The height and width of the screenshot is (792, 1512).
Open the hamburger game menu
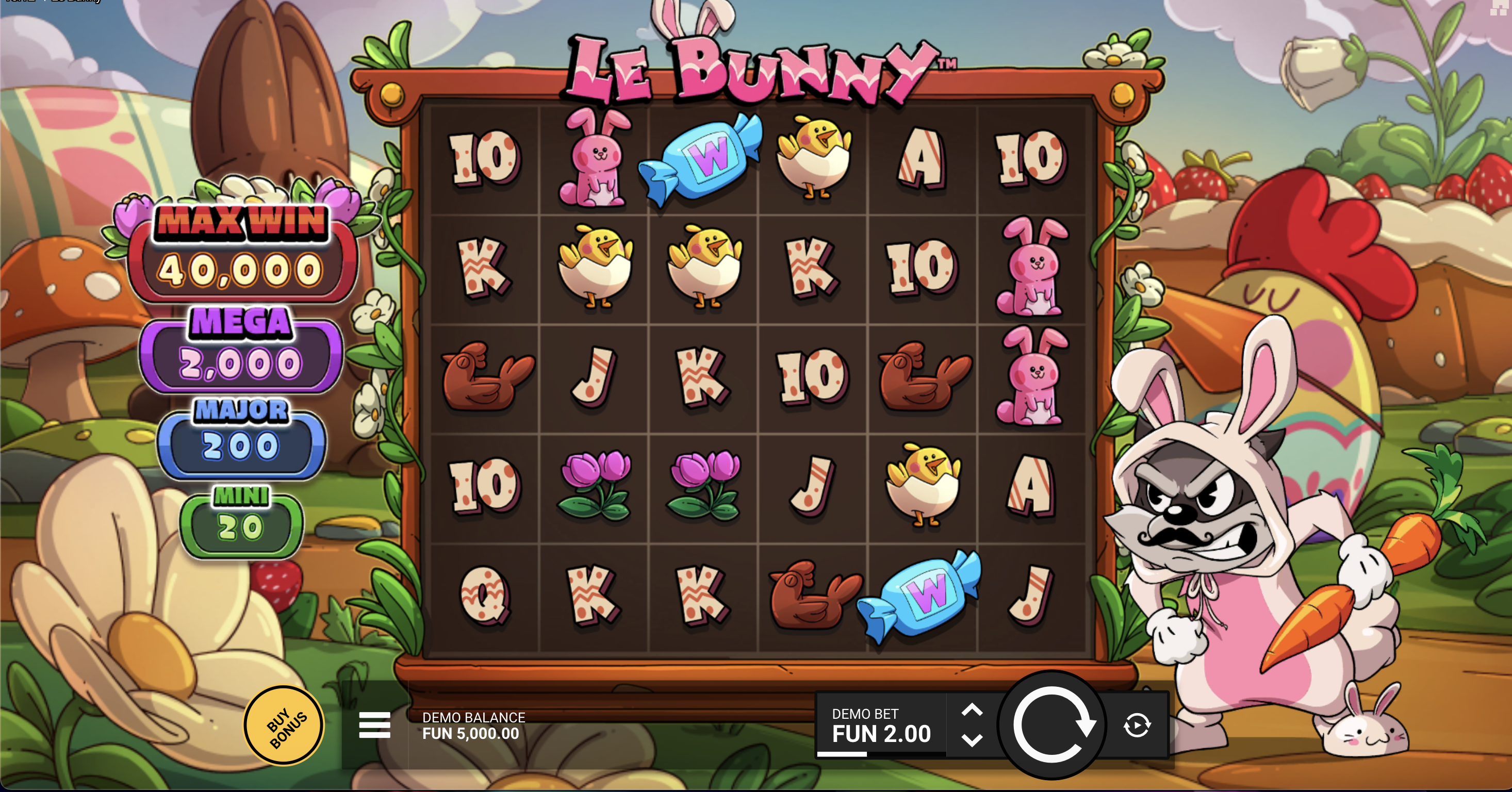(374, 727)
